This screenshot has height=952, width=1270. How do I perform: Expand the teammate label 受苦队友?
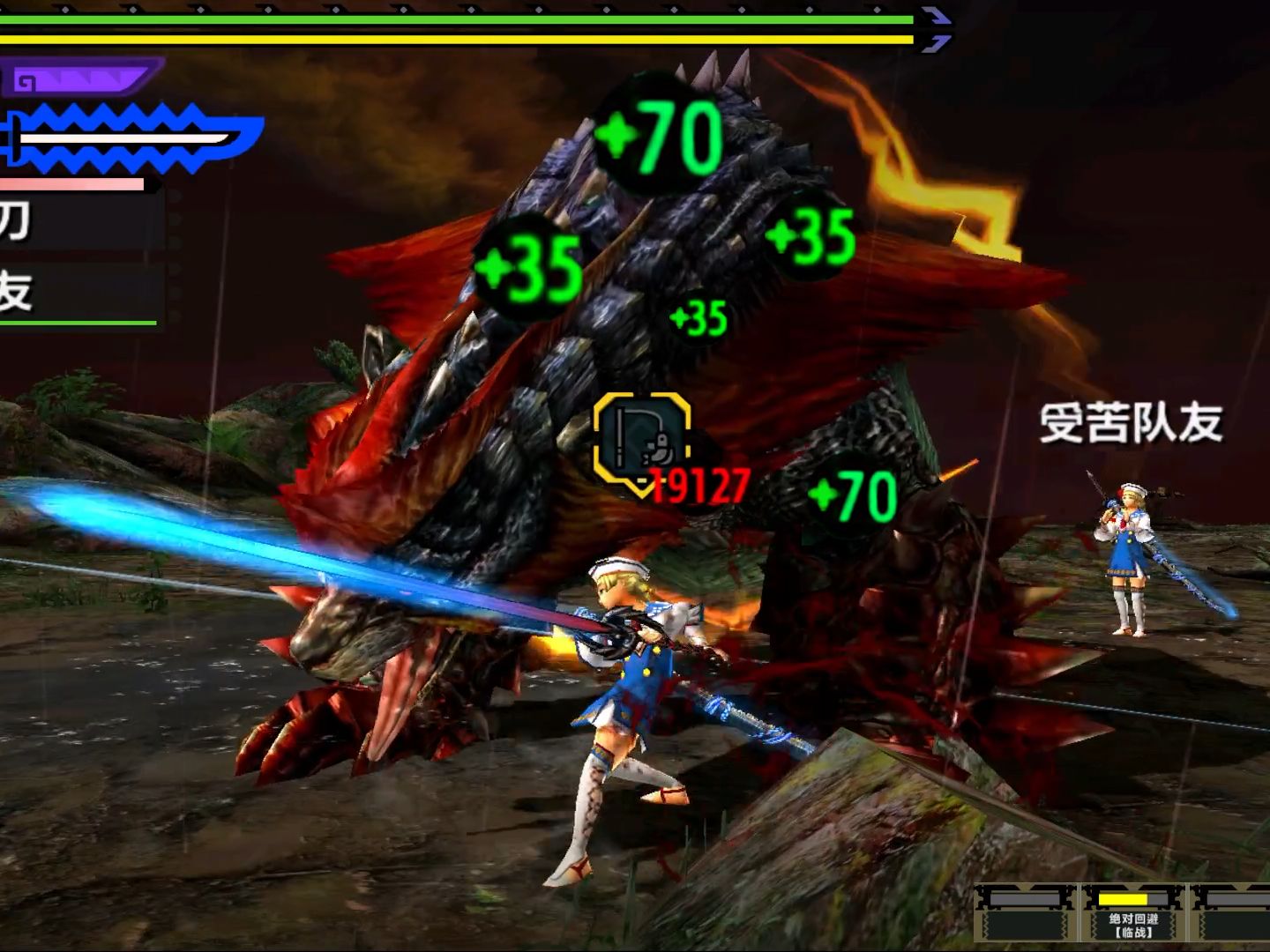1132,423
